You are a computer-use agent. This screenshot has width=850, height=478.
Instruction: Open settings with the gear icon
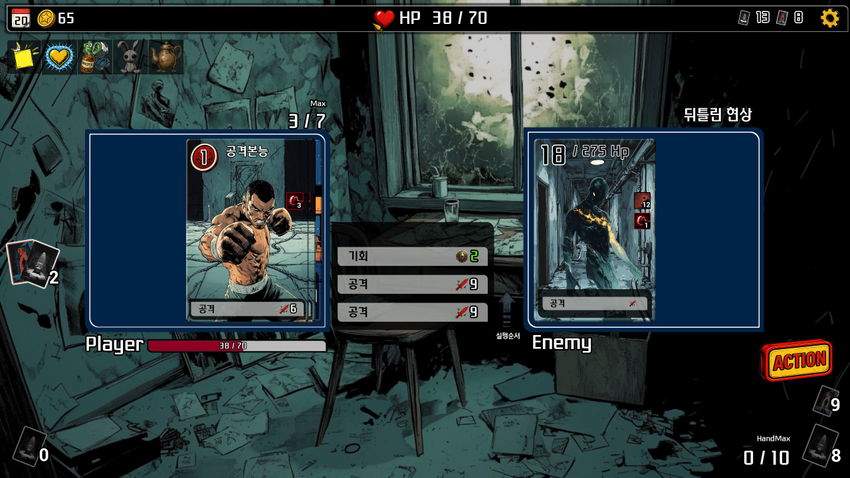tap(830, 17)
